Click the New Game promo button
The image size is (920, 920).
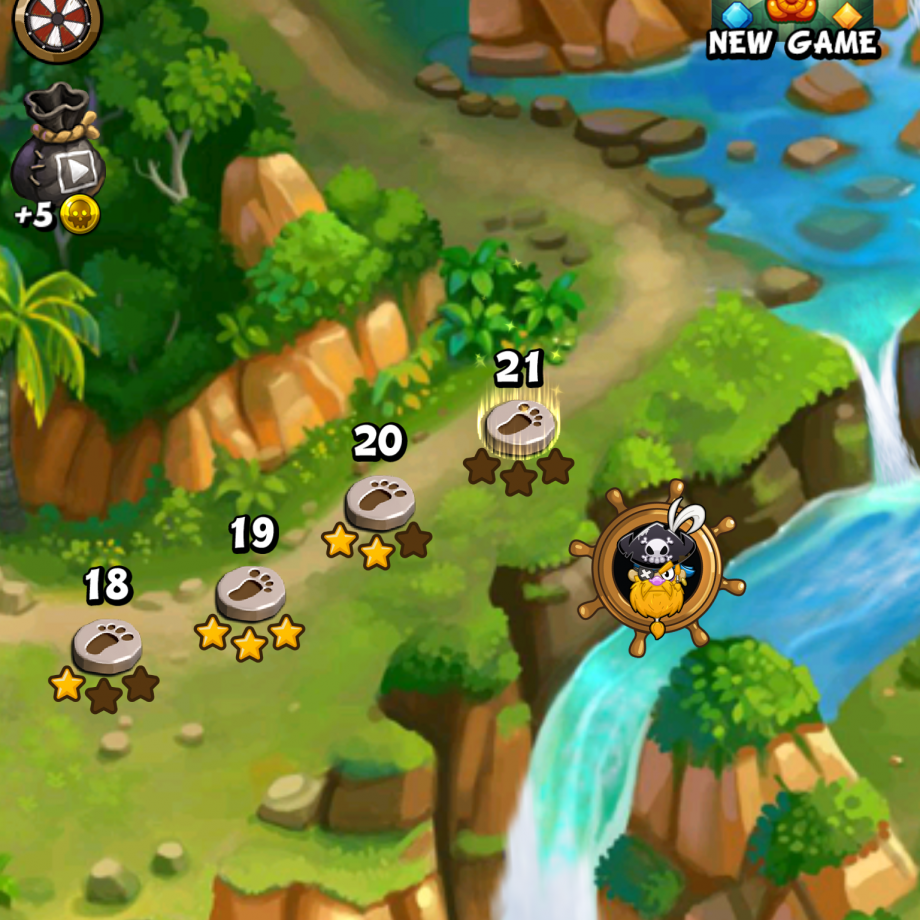pos(793,30)
